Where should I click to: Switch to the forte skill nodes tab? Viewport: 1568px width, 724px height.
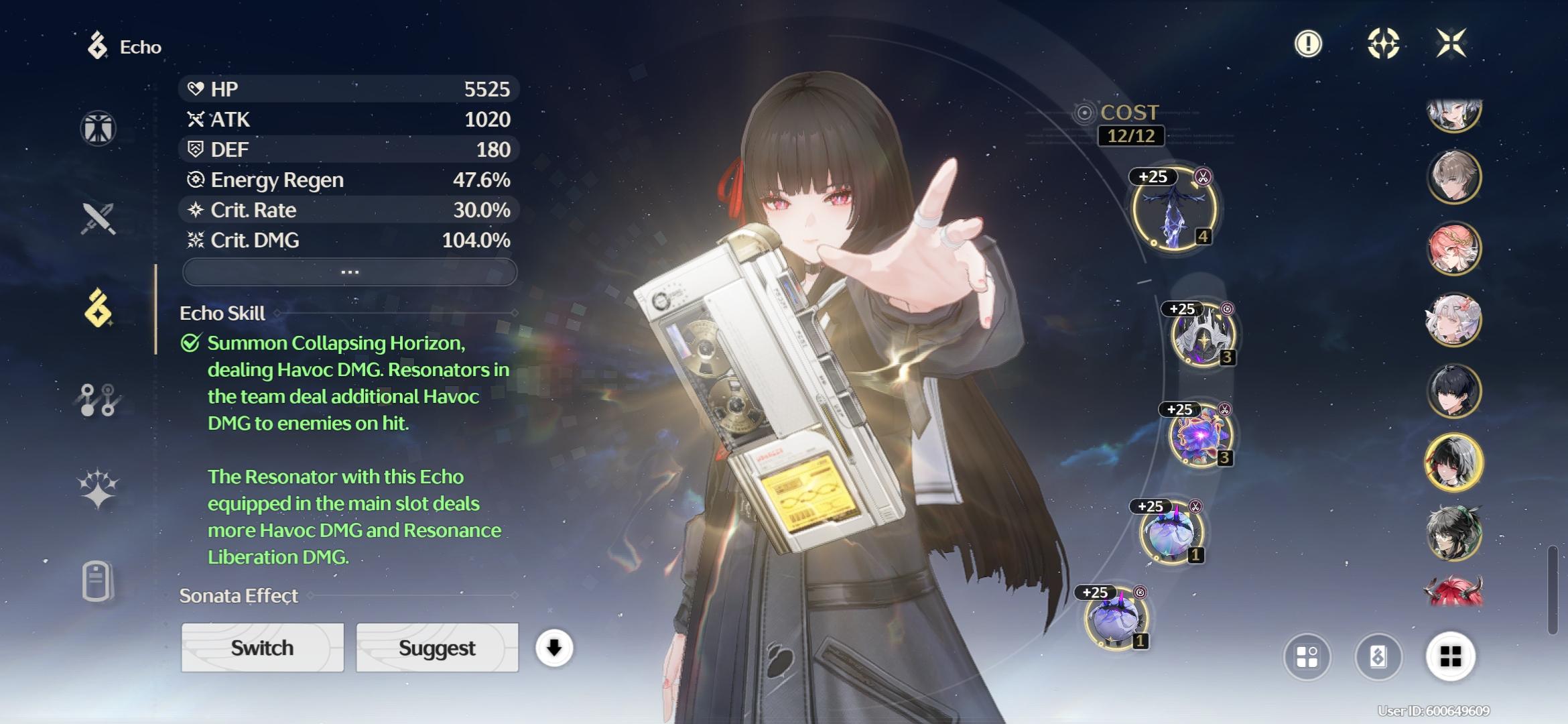pos(99,400)
